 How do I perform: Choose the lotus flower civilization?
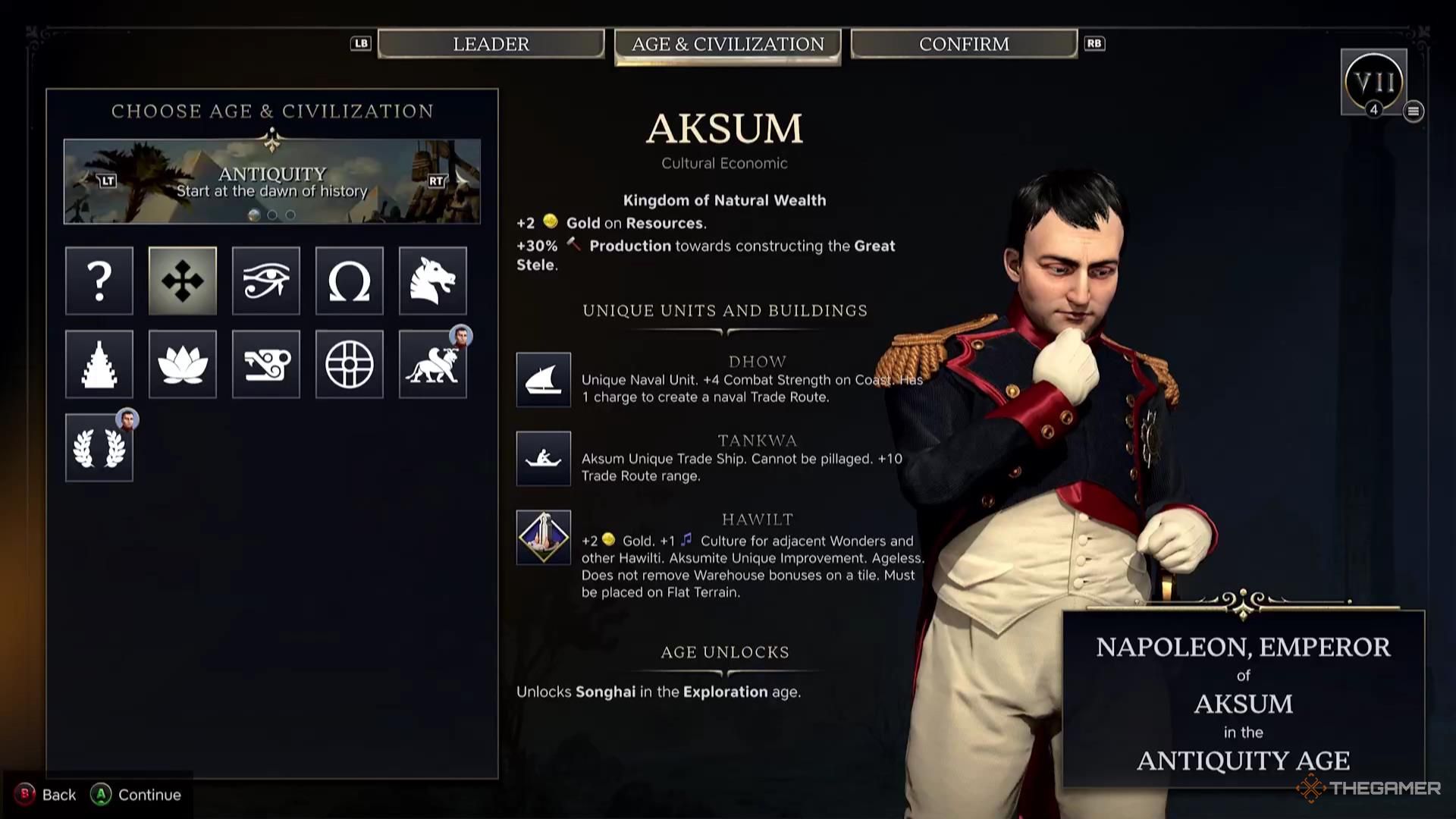[183, 364]
